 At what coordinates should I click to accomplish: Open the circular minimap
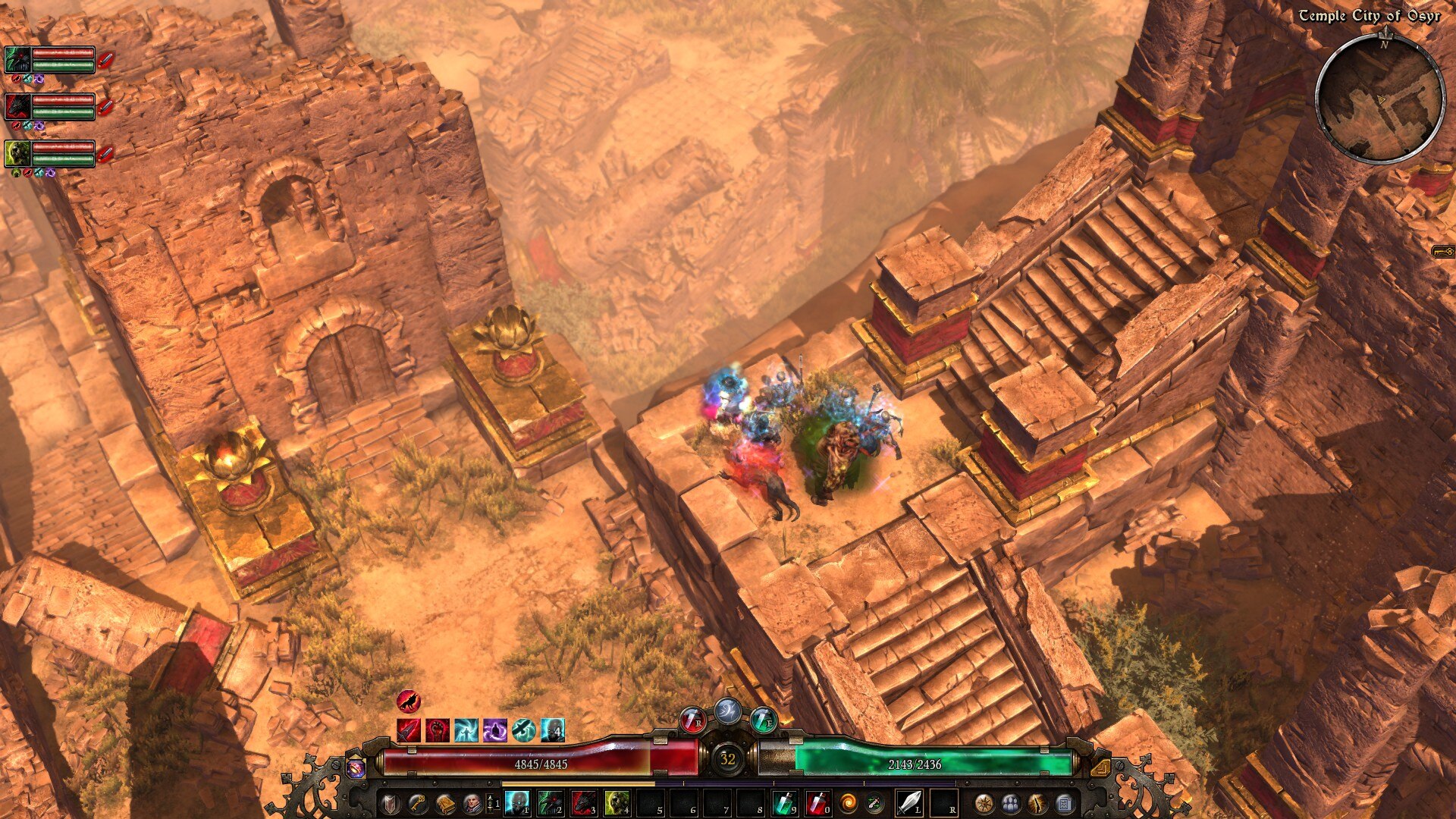coord(1379,99)
